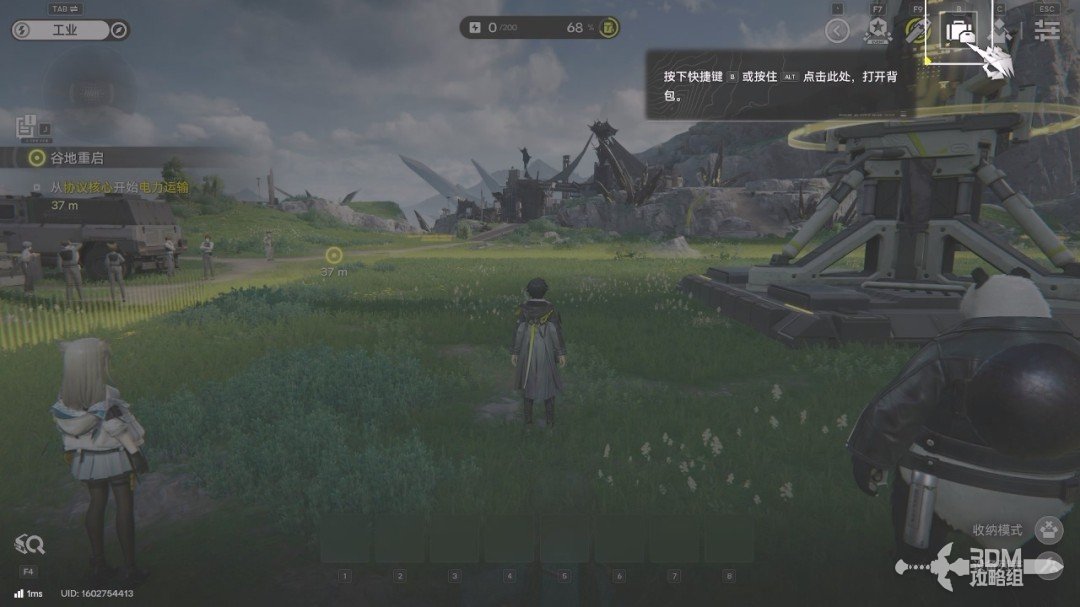Screen dimensions: 1080x607
Task: Select the yellow-ringed F9 tool icon
Action: (917, 30)
